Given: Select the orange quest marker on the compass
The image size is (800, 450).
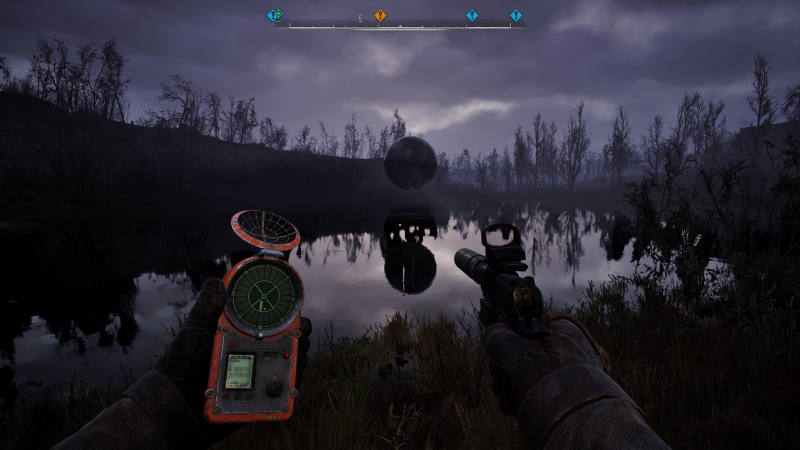Looking at the screenshot, I should tap(380, 16).
